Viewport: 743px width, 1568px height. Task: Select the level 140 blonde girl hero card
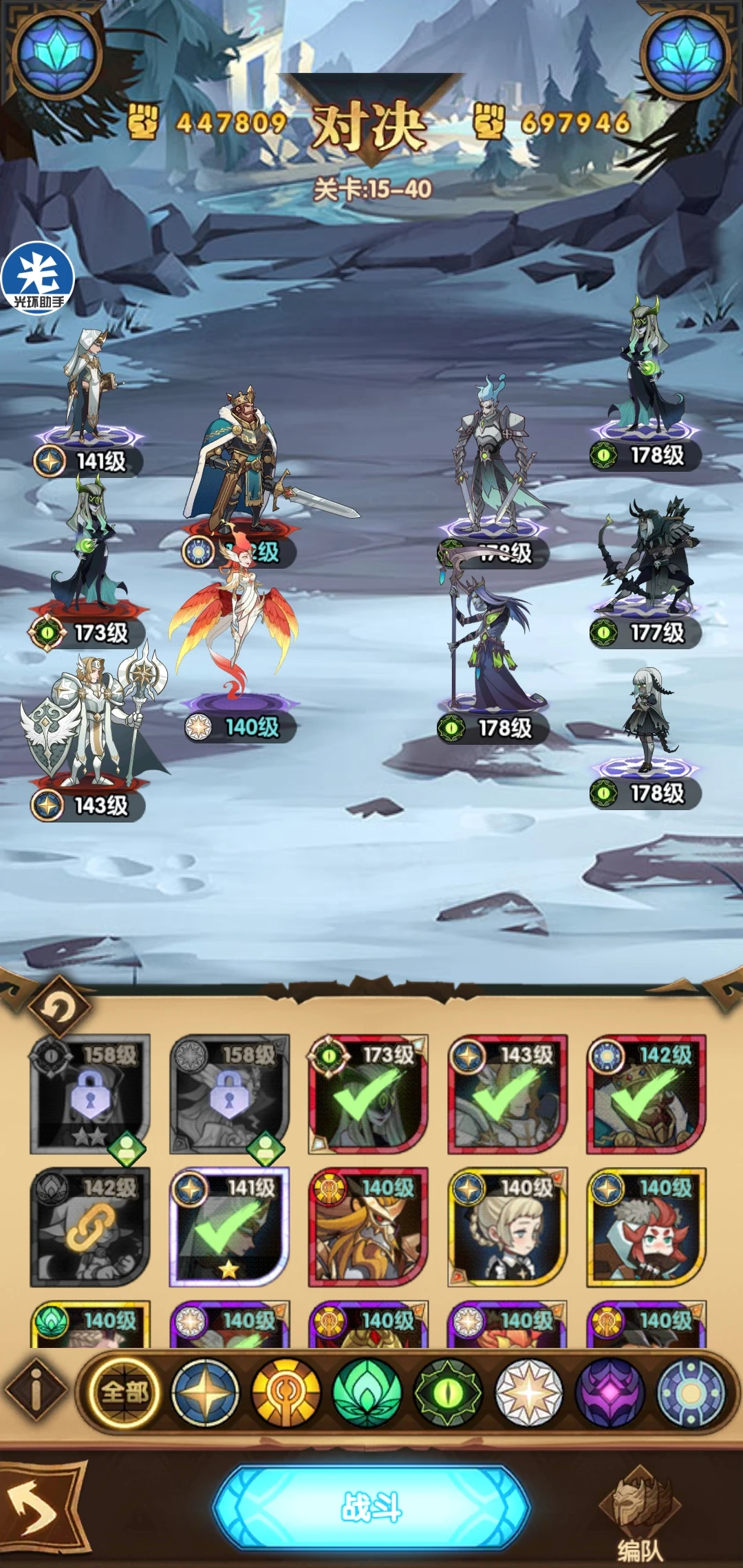[x=507, y=1227]
